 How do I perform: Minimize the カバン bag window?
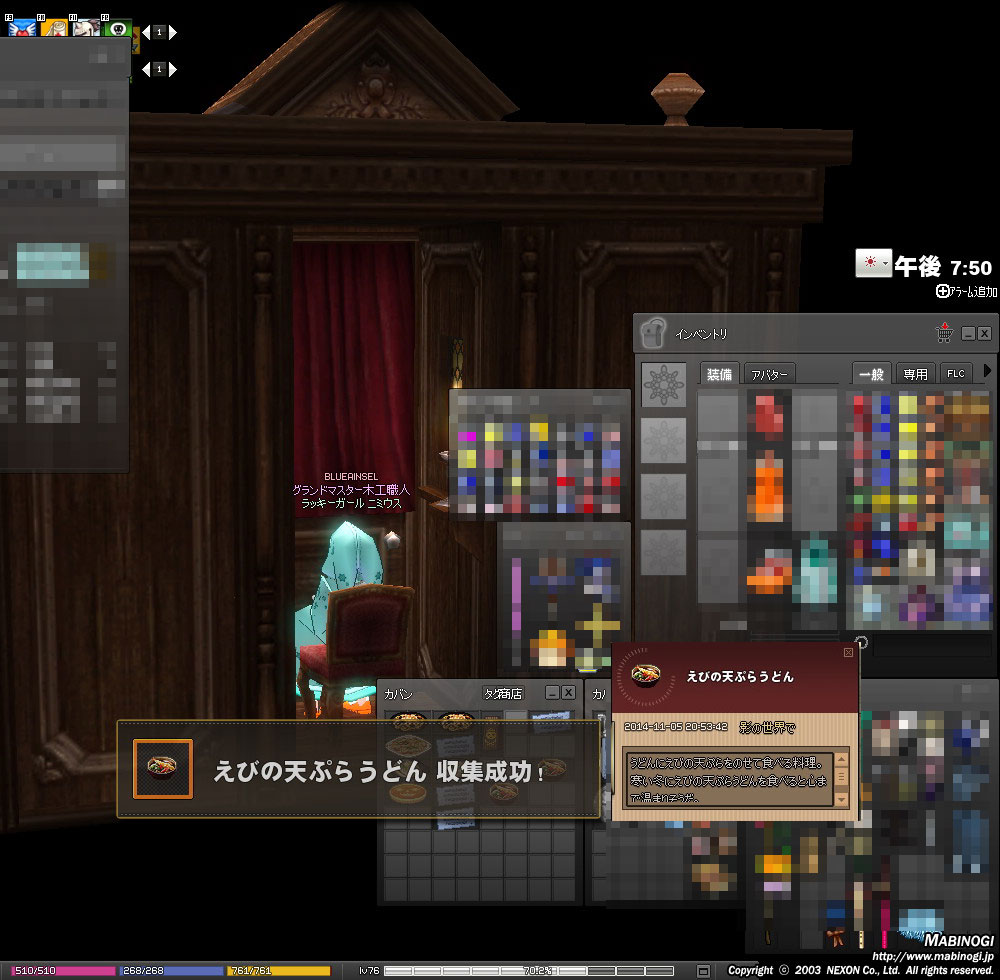pyautogui.click(x=552, y=692)
